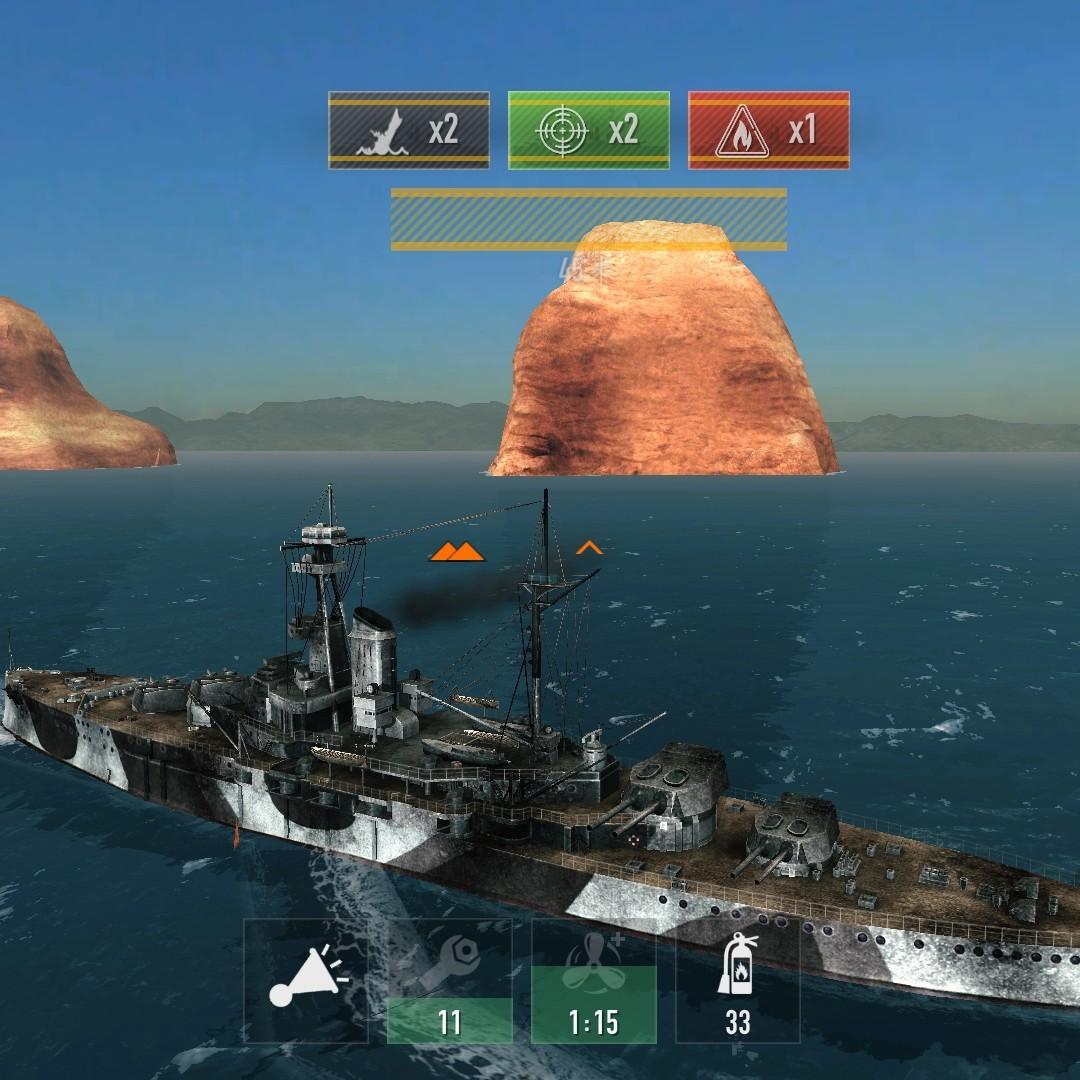
Task: Use the fire extinguisher consumable
Action: [738, 981]
